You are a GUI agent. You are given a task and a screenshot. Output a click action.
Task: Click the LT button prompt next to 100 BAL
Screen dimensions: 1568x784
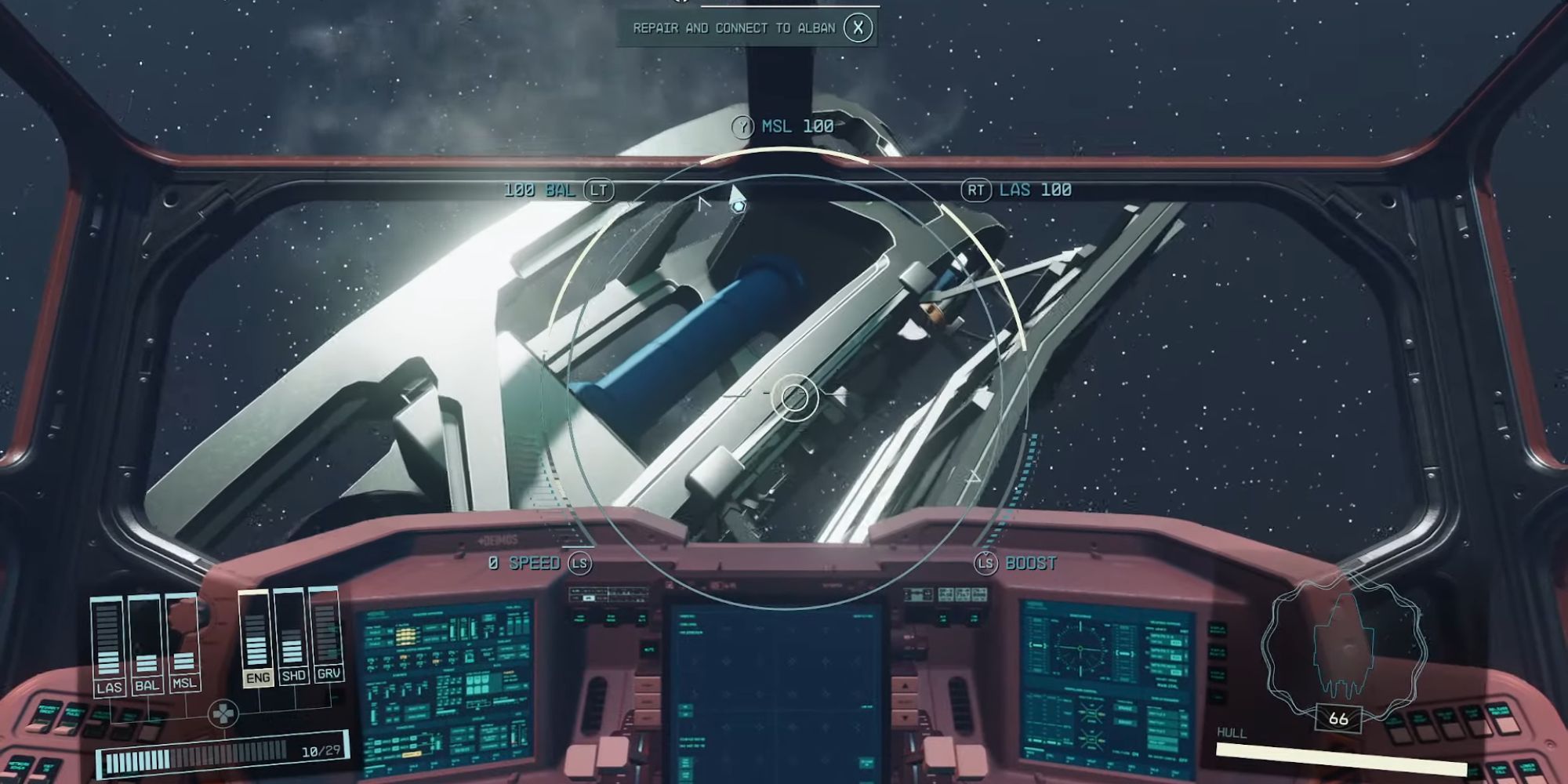click(599, 190)
